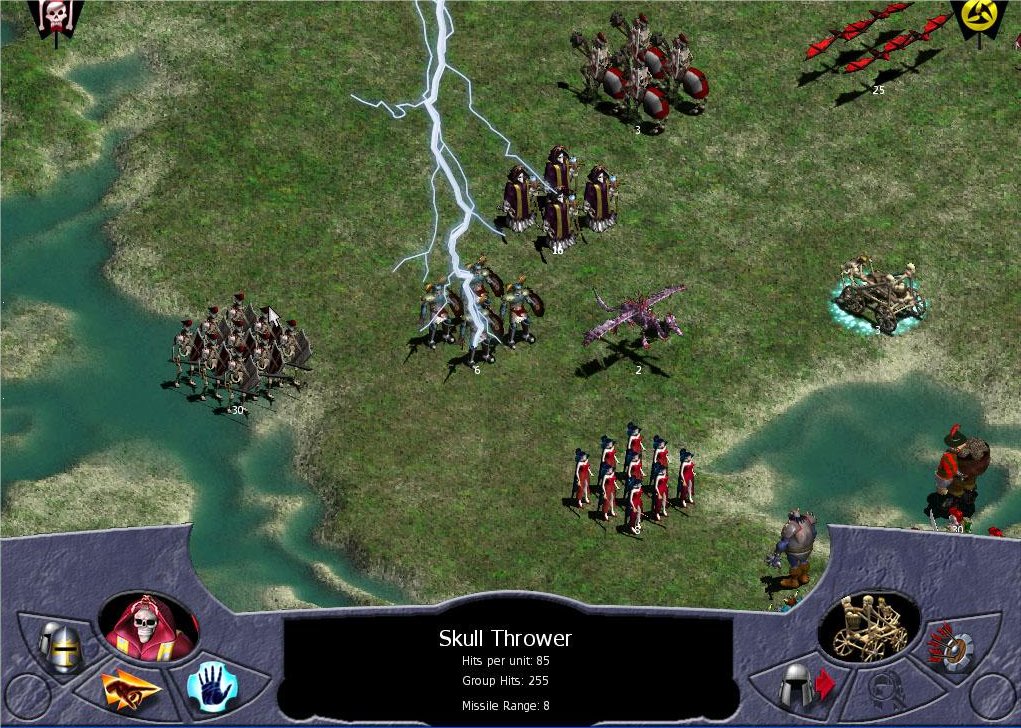Click the helmet with red arrow icon

coord(806,686)
